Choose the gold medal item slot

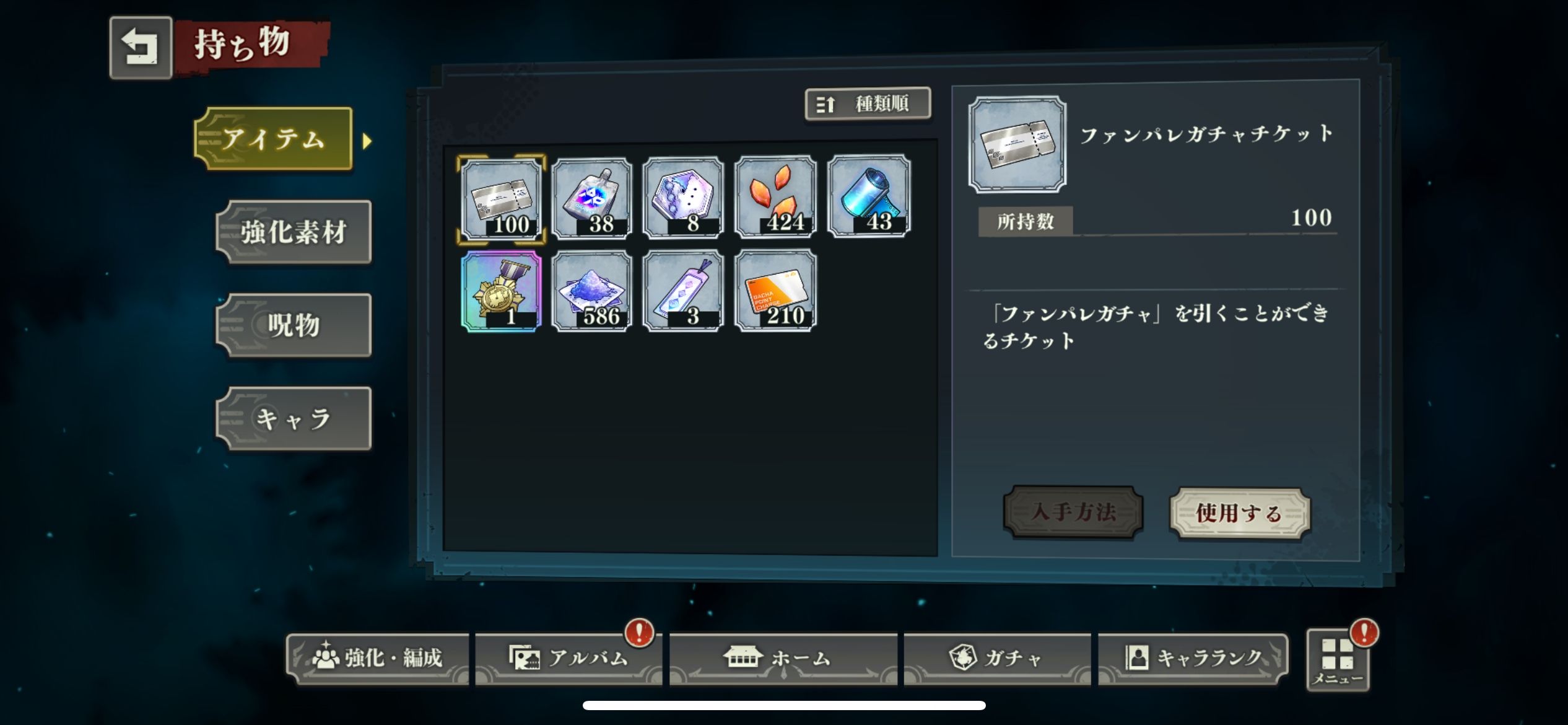(502, 291)
